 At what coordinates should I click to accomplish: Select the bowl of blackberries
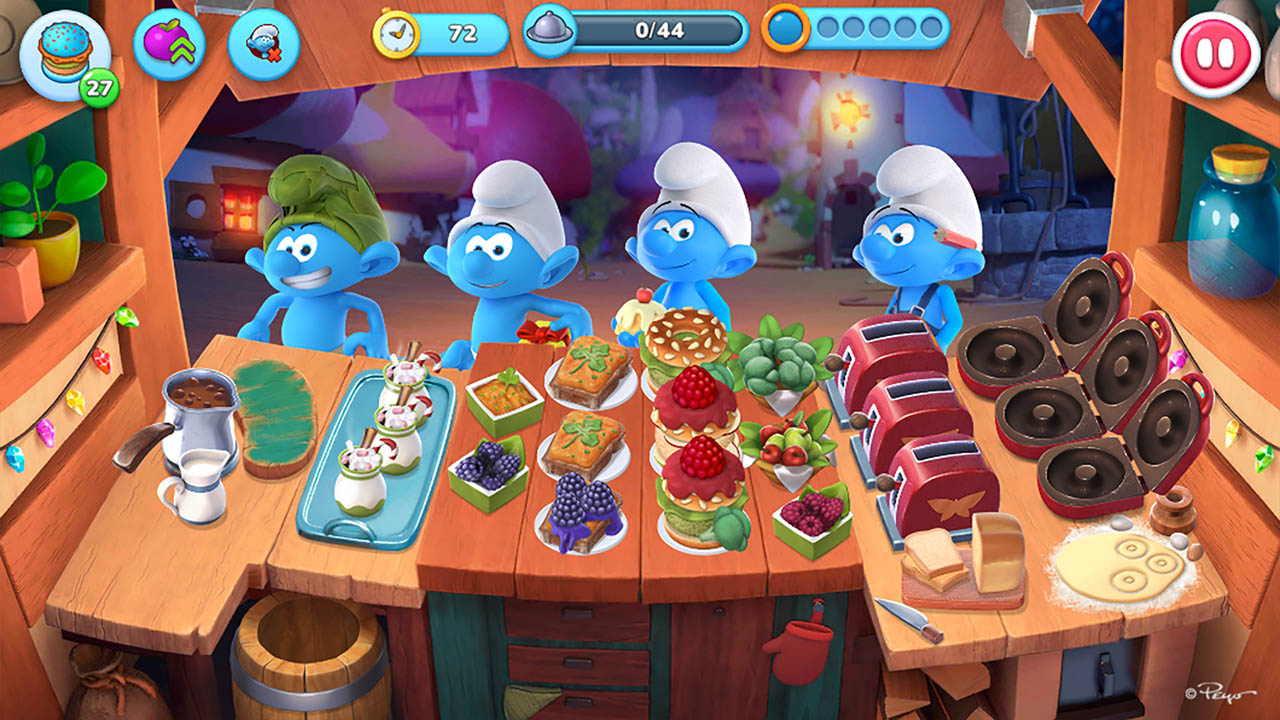coord(488,470)
